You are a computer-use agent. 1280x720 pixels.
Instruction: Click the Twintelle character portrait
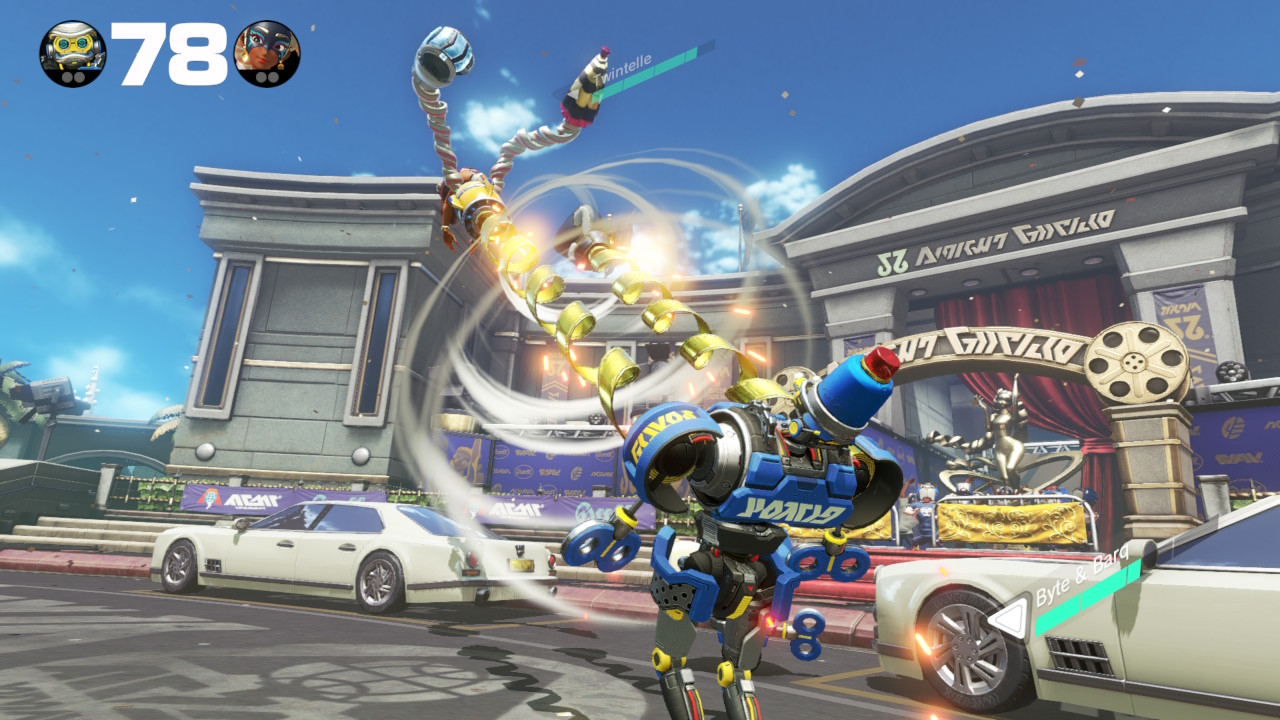click(x=266, y=54)
